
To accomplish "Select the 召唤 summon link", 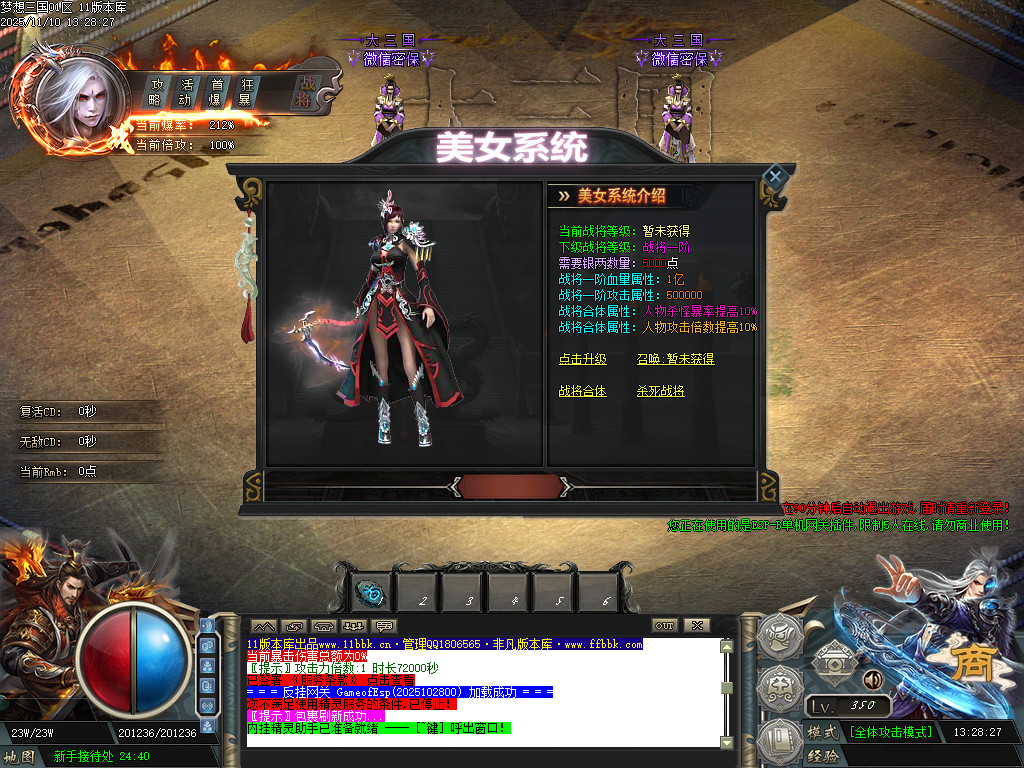I will point(675,359).
